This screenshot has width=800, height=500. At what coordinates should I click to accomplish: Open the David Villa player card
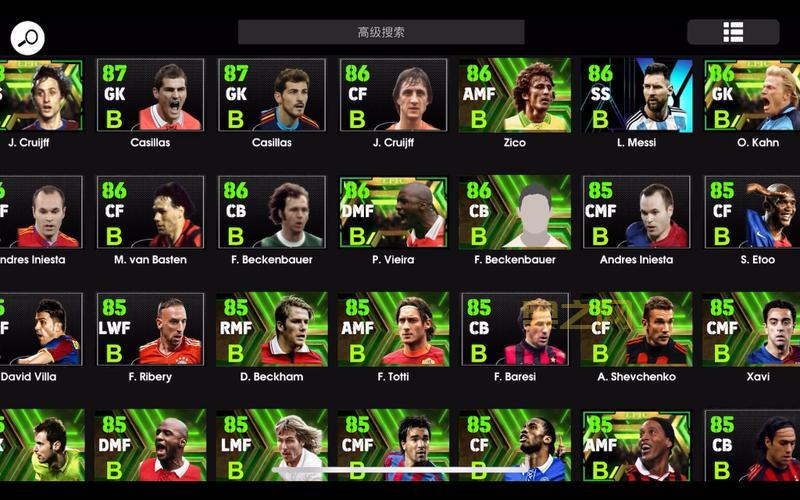pyautogui.click(x=40, y=329)
